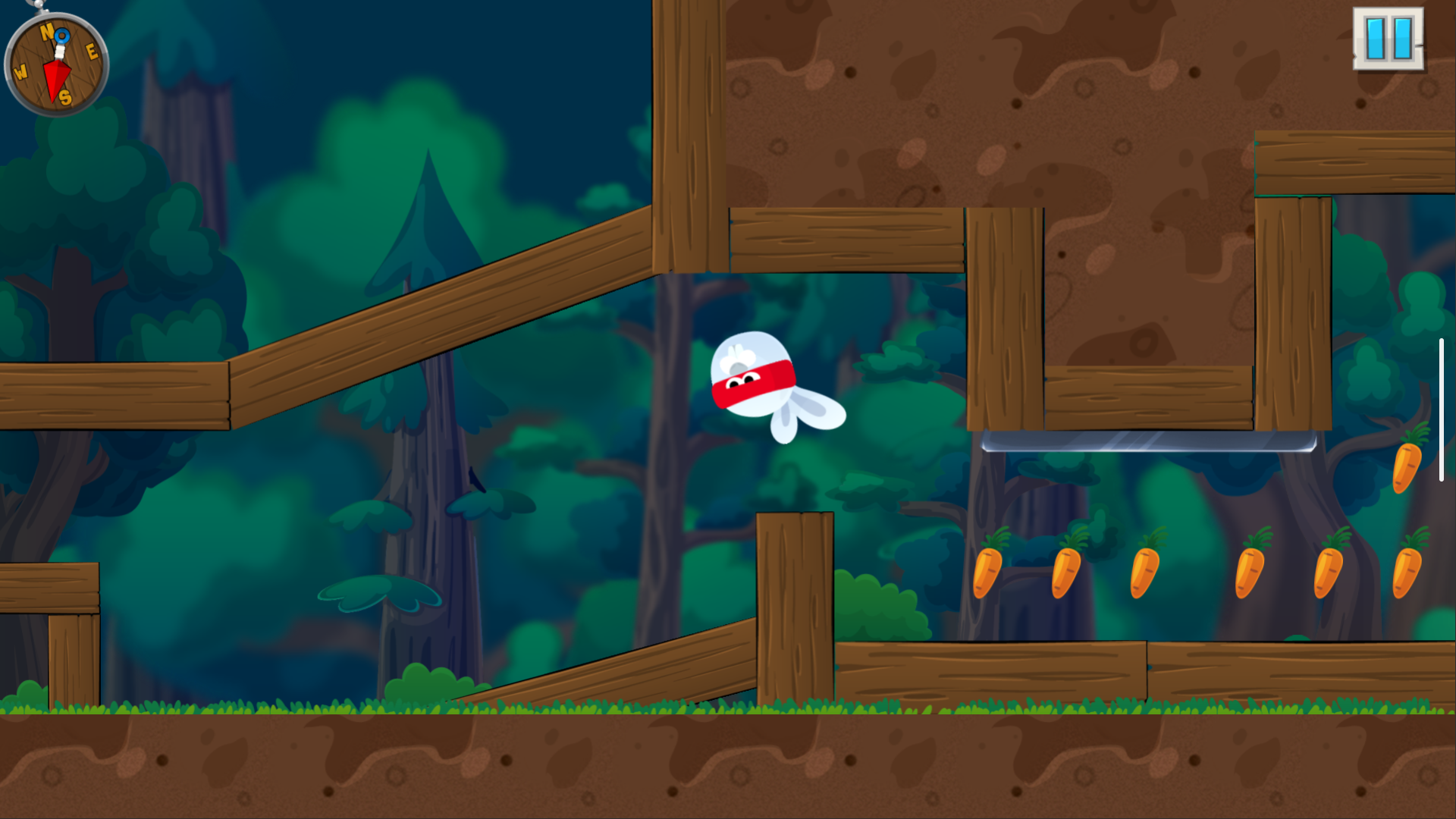
Task: Select the red compass needle pointing south
Action: (56, 78)
